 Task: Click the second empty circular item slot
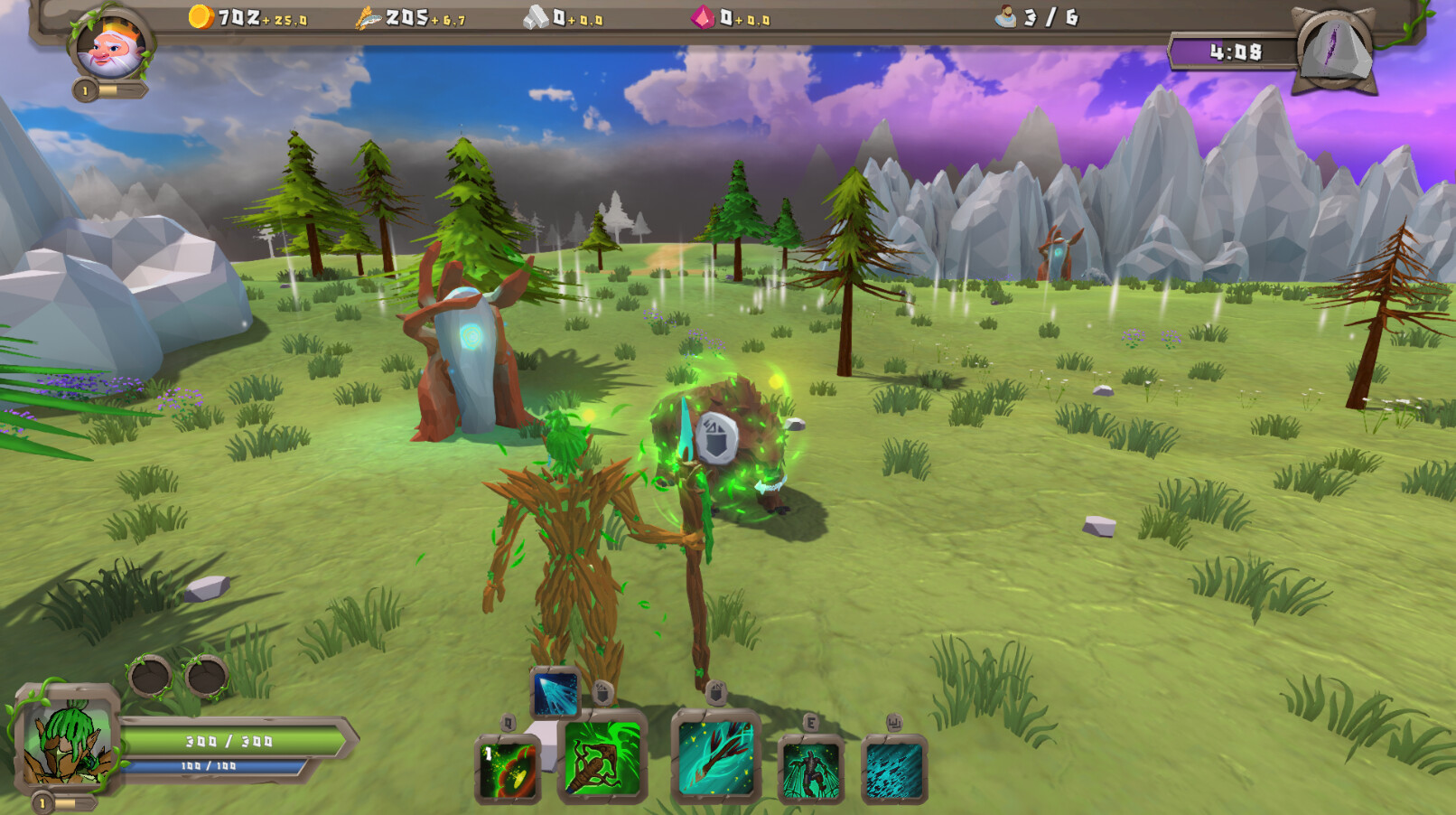205,677
